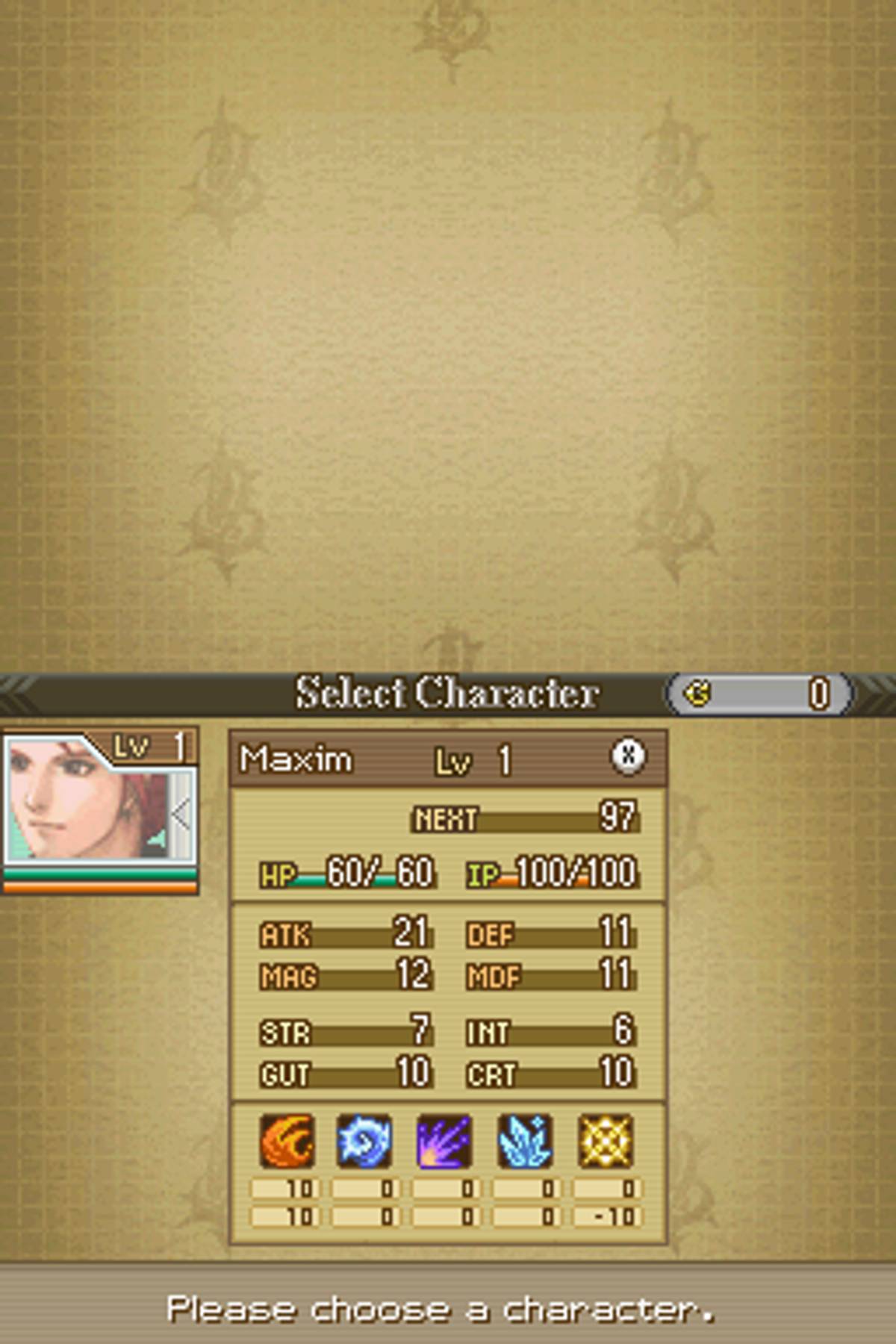Click the blue water swirl element icon
The image size is (896, 1344).
point(364,1140)
